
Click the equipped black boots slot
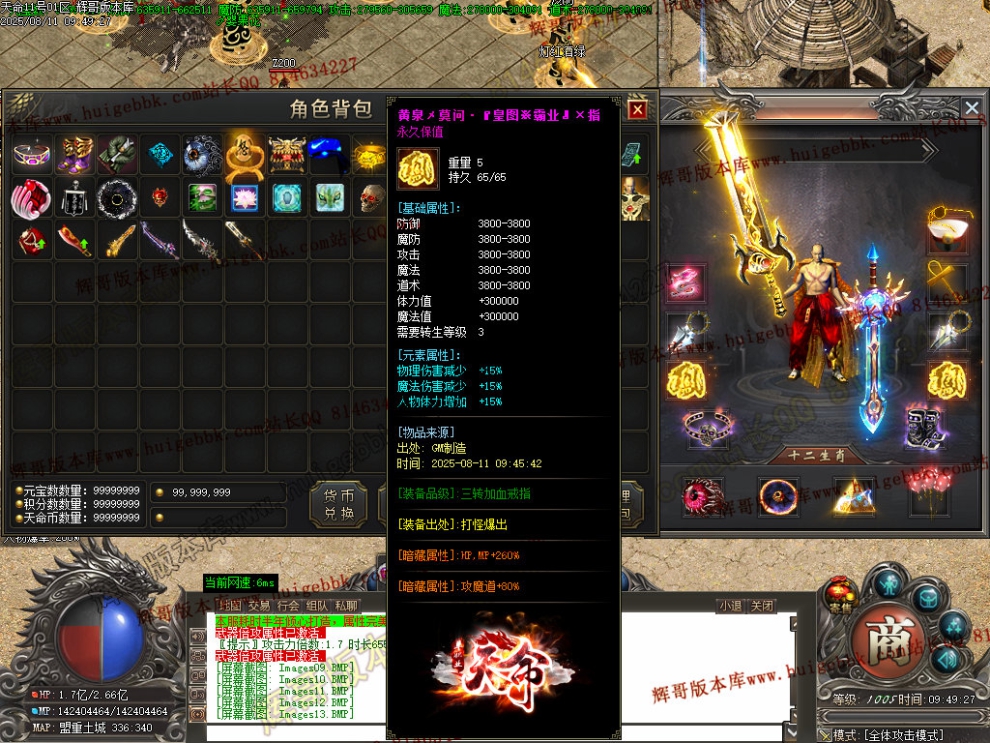926,427
